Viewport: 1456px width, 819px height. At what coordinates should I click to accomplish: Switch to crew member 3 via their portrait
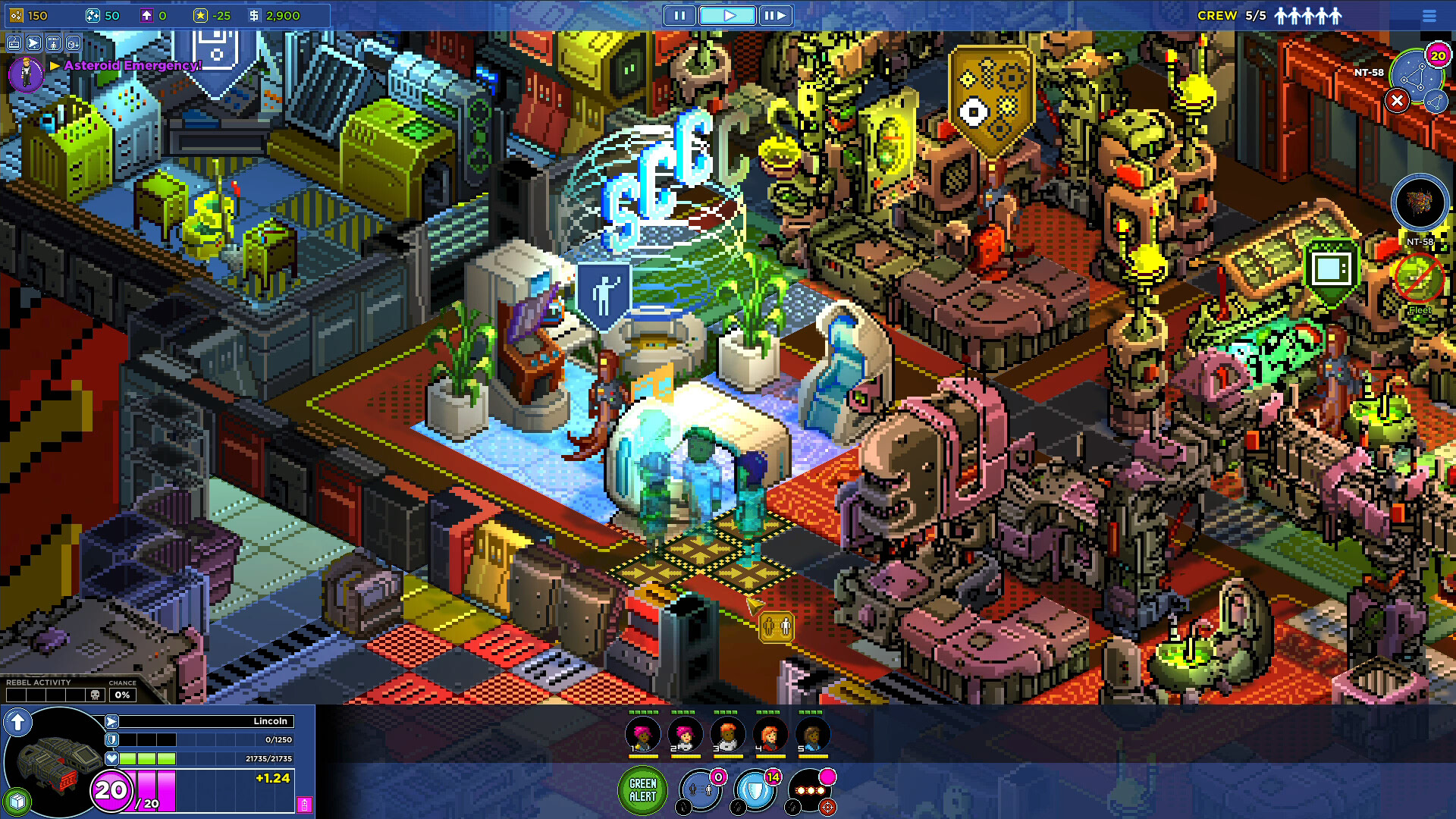pyautogui.click(x=728, y=736)
